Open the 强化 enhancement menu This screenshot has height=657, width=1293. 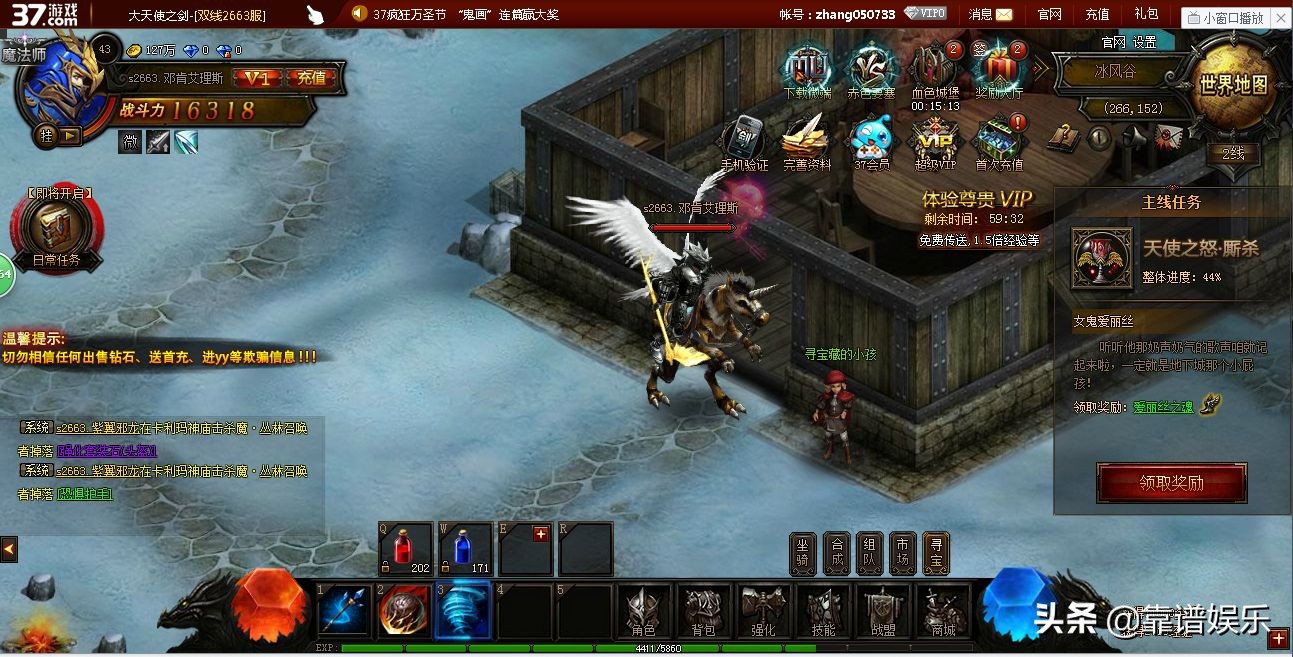click(764, 610)
